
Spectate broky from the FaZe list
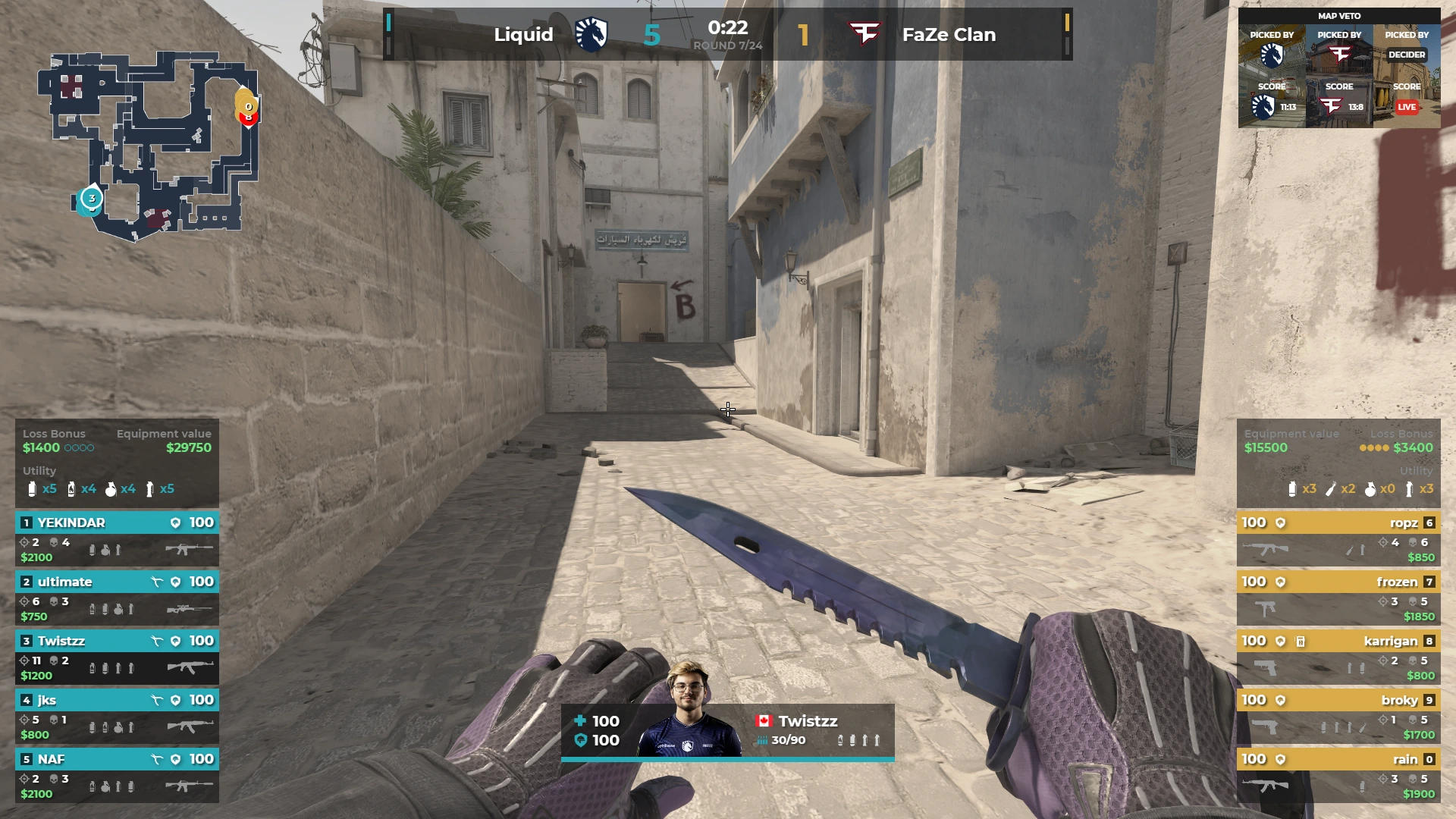tap(1338, 716)
